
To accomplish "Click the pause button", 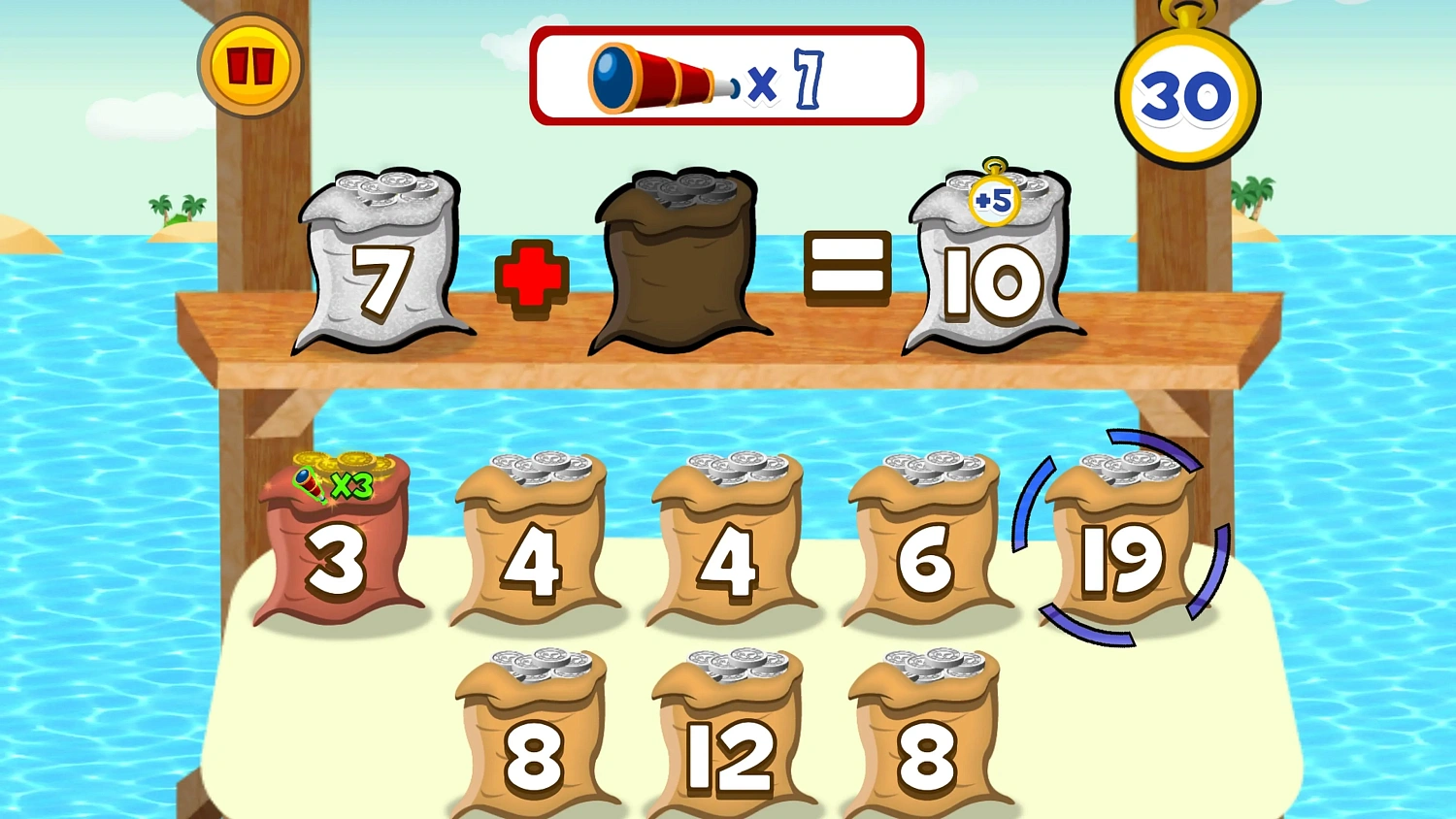I will [x=249, y=65].
